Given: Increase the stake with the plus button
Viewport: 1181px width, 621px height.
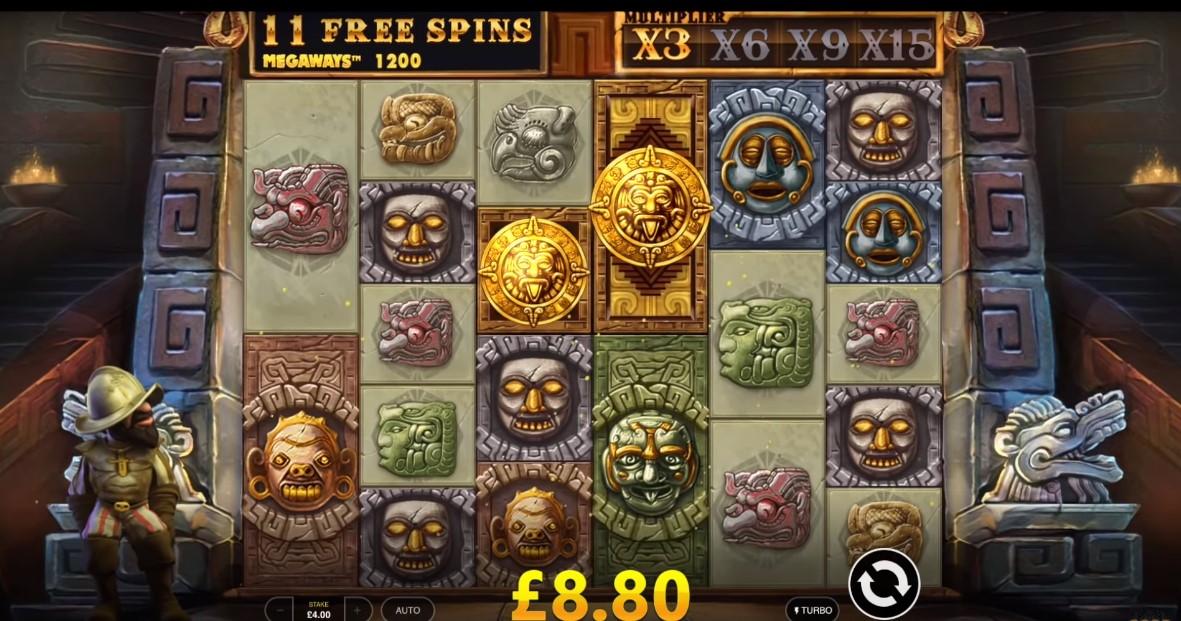Looking at the screenshot, I should point(357,609).
